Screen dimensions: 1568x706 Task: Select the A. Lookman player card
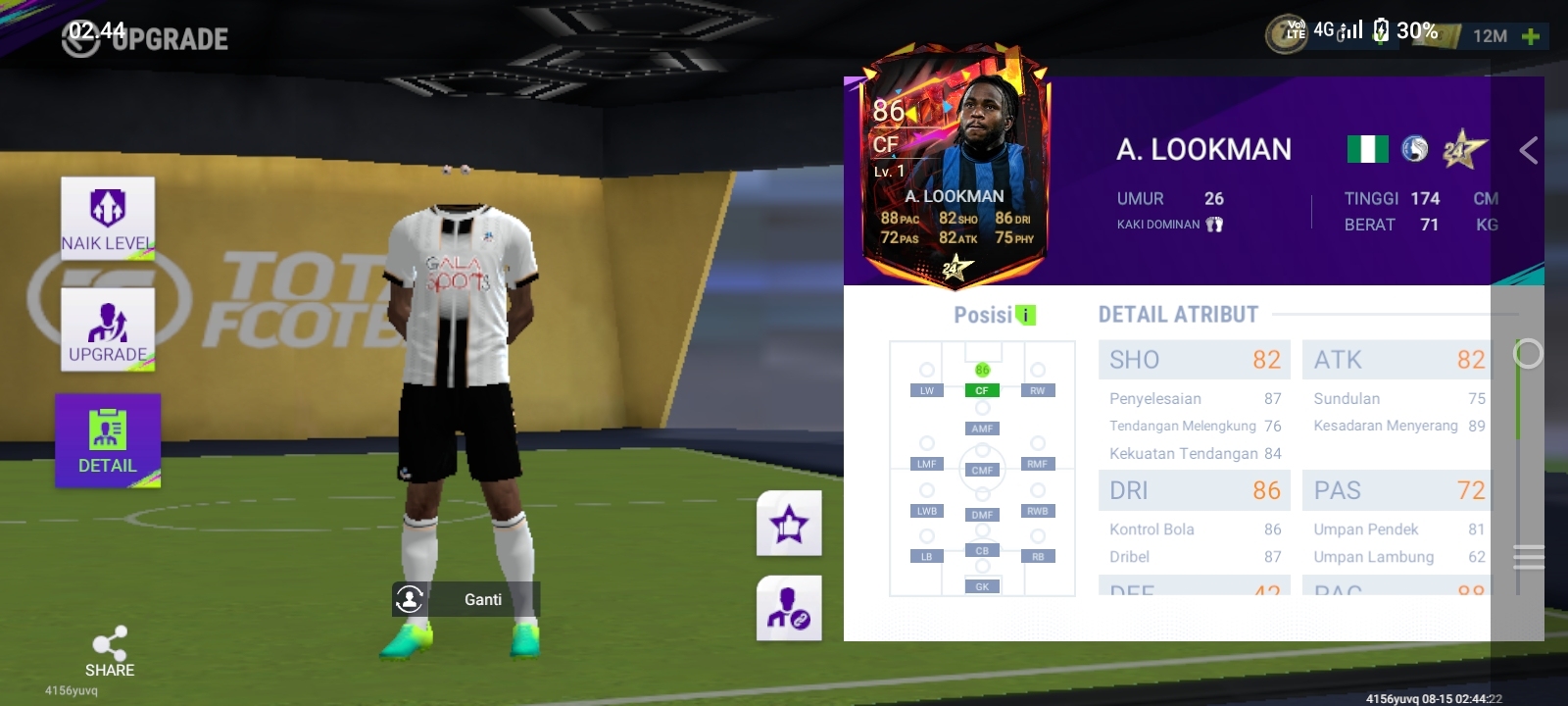coord(955,165)
